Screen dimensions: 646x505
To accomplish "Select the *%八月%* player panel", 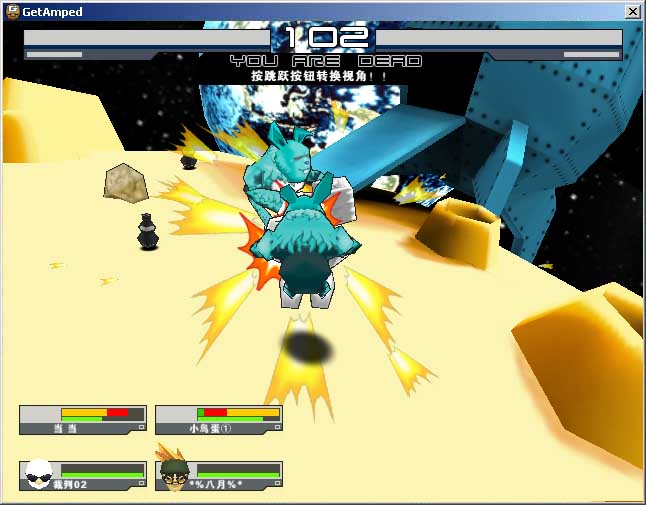I will click(219, 476).
